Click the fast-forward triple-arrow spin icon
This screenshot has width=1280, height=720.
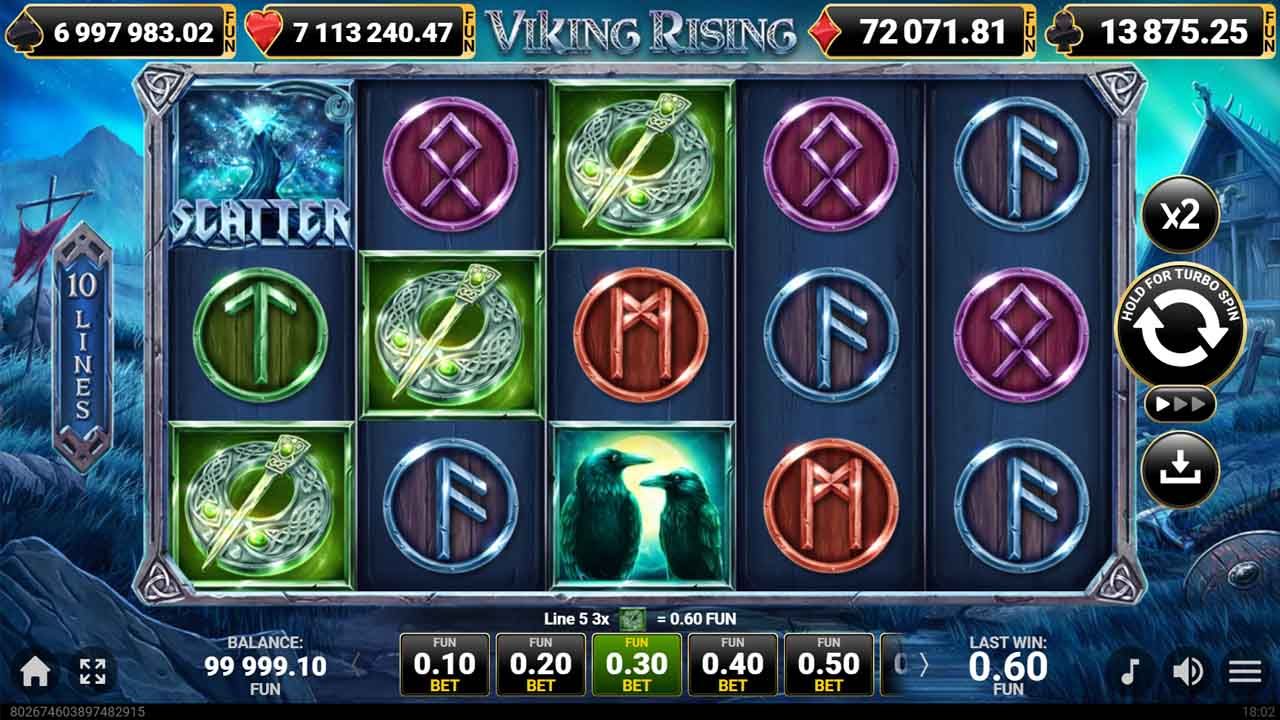click(1180, 403)
